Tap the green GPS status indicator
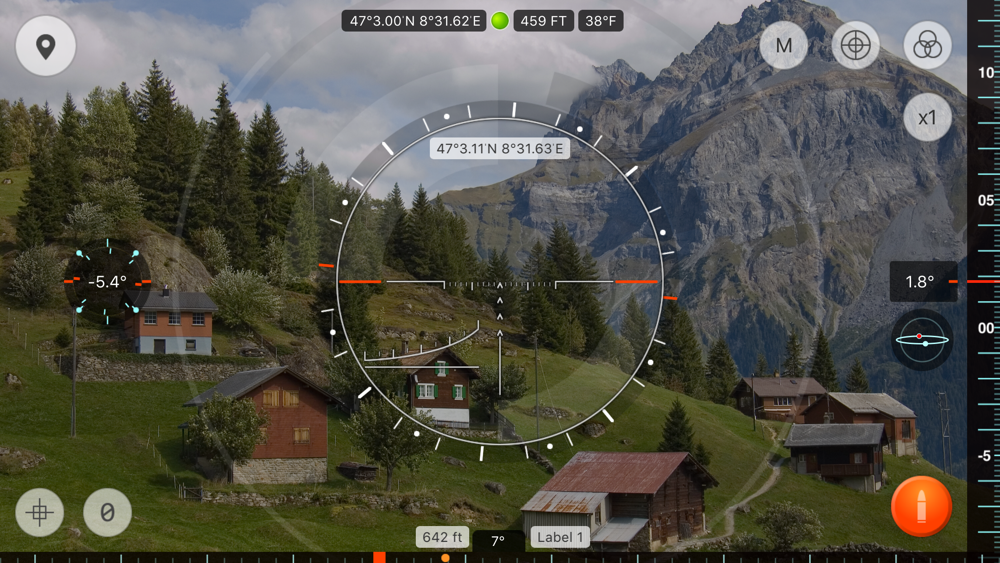The height and width of the screenshot is (563, 1000). (500, 21)
